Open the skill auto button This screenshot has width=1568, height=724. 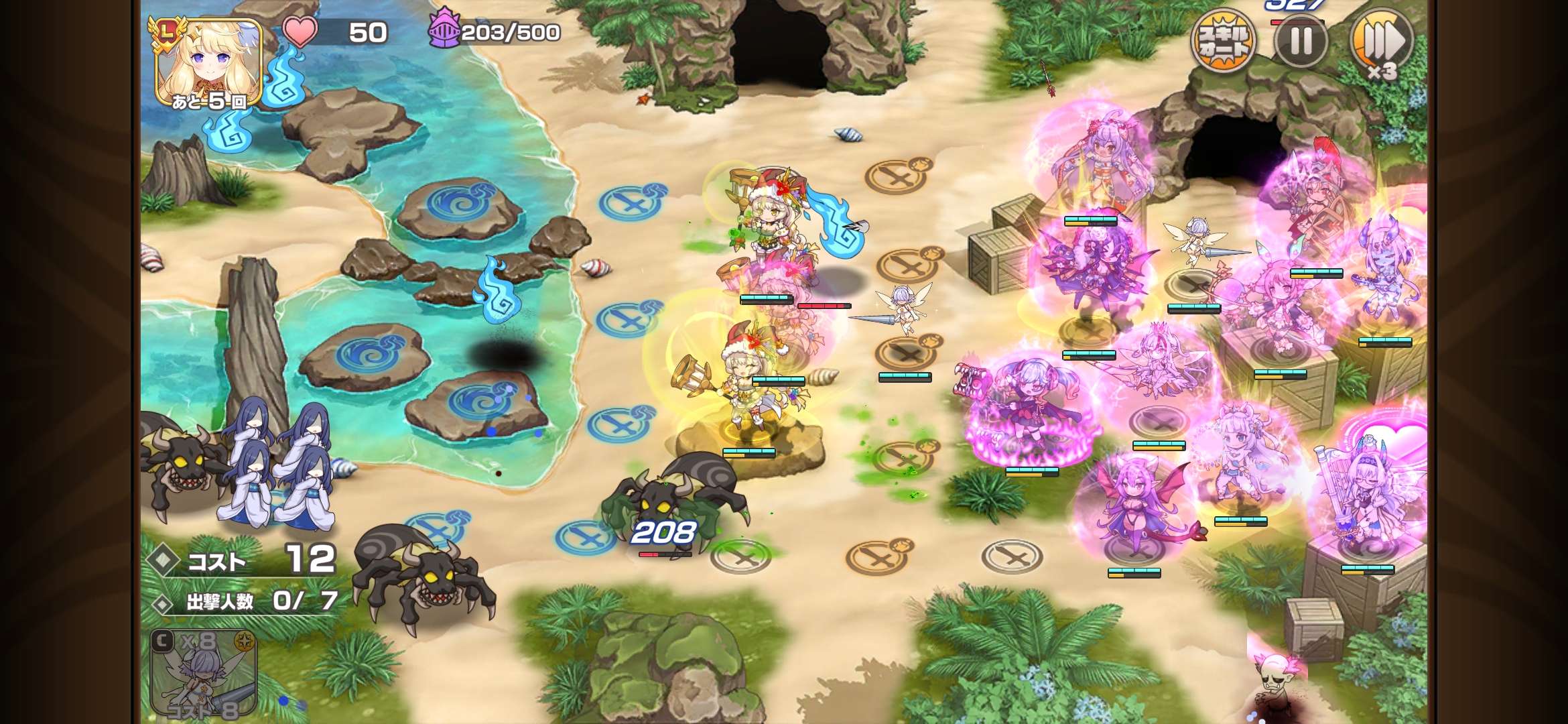point(1223,42)
